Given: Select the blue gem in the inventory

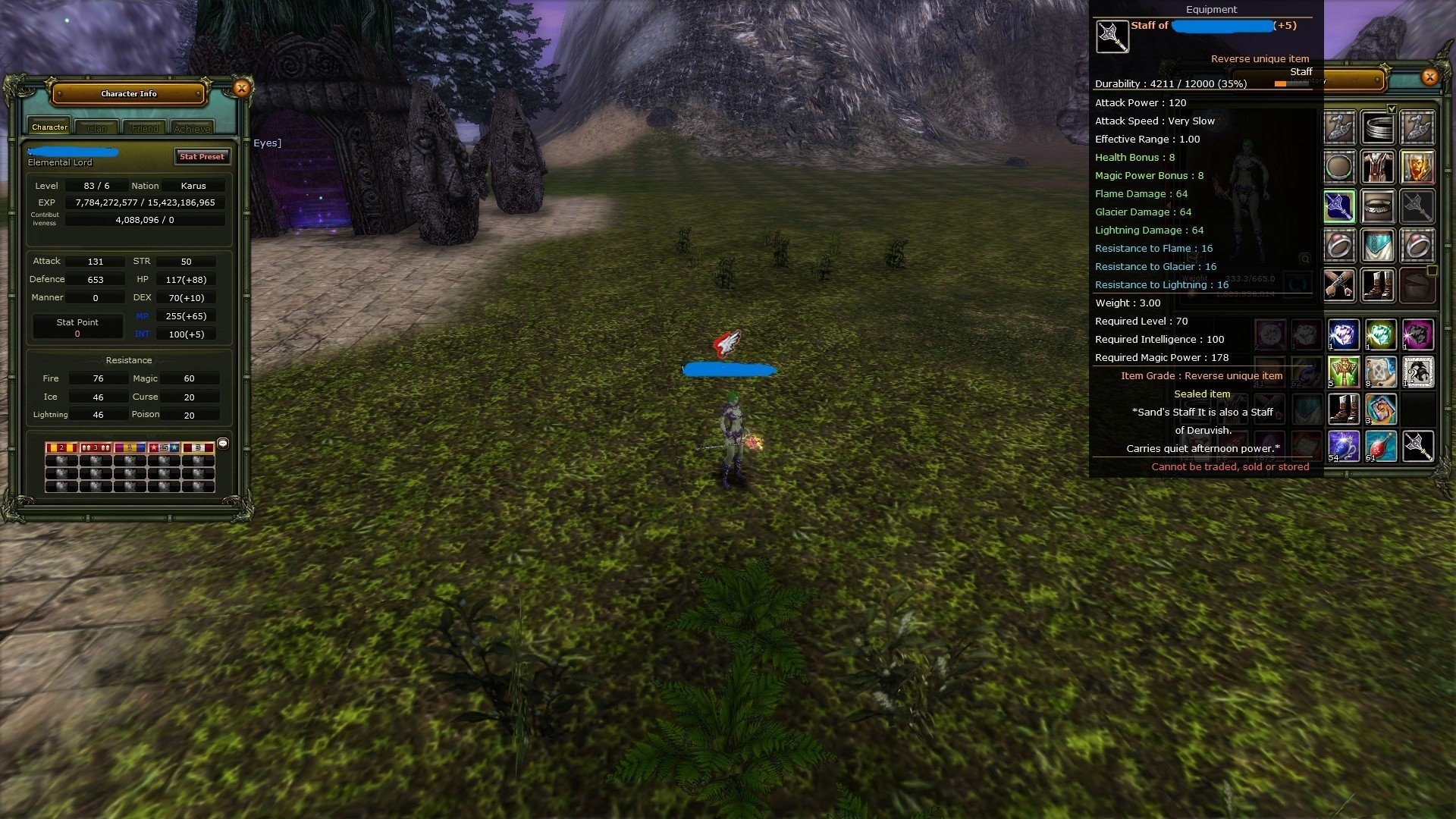Looking at the screenshot, I should pyautogui.click(x=1344, y=334).
